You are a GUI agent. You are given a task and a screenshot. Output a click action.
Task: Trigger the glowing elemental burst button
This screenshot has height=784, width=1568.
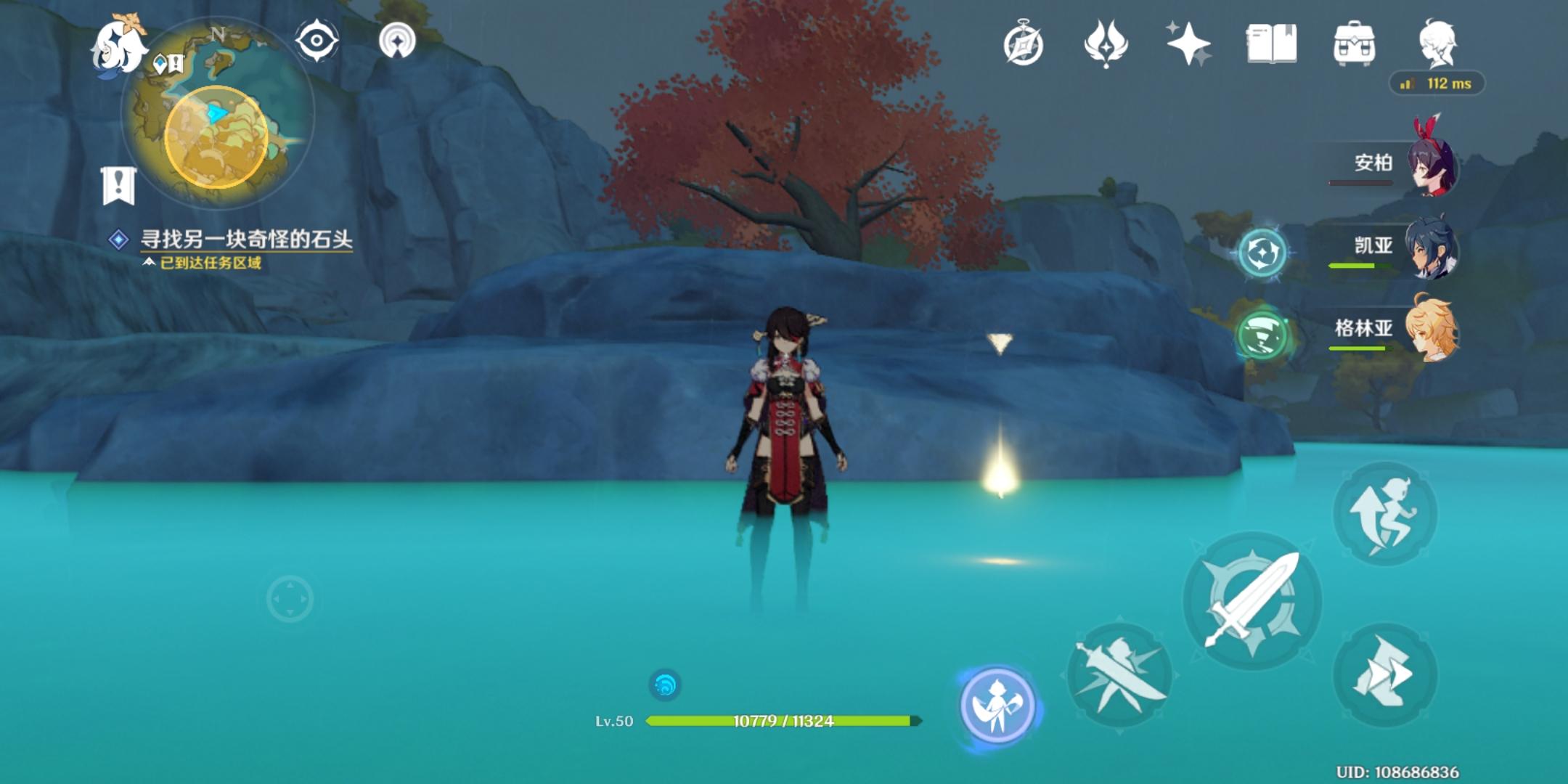point(997,704)
